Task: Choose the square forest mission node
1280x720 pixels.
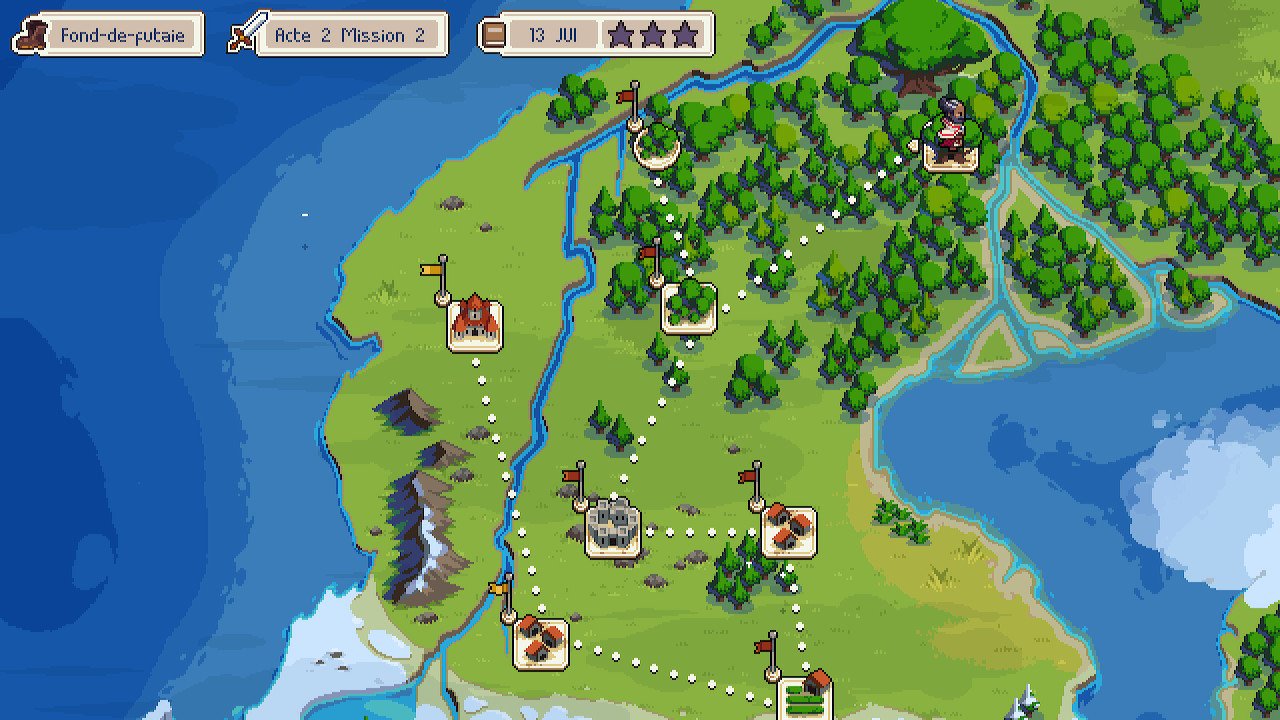Action: [689, 307]
